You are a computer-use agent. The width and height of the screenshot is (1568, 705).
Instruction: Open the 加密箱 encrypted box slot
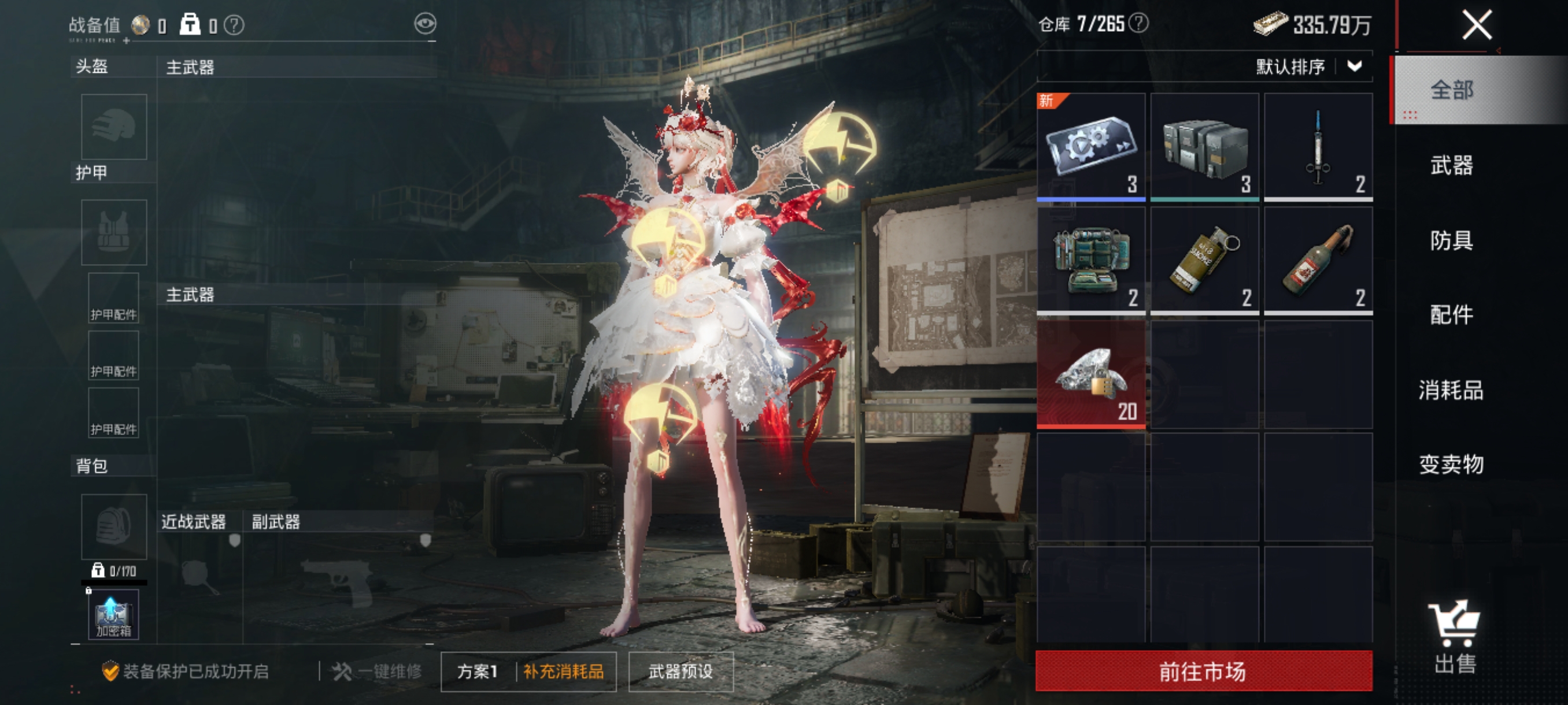click(x=113, y=614)
